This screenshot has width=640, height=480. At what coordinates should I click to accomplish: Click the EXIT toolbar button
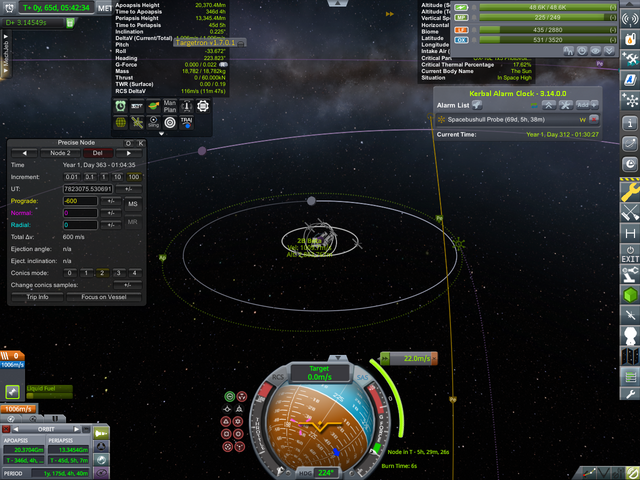click(x=629, y=258)
